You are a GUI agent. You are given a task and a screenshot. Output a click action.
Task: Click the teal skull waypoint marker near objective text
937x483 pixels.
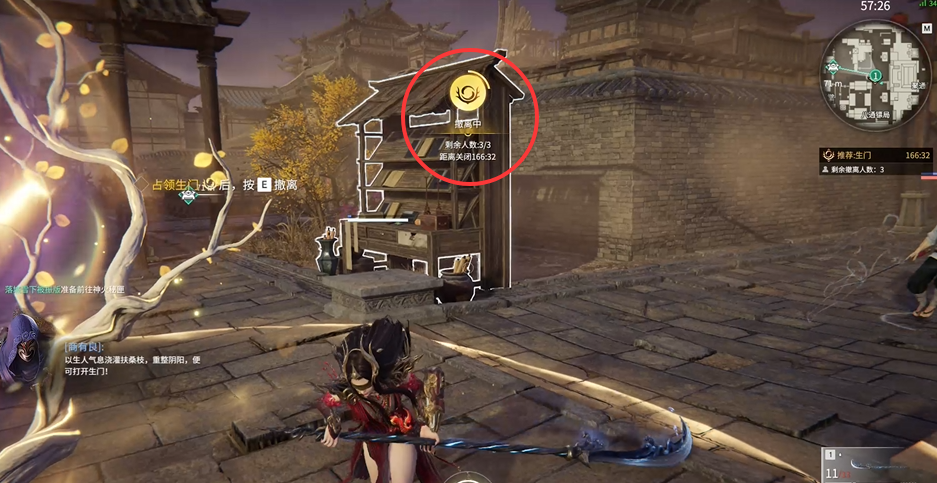tap(187, 195)
